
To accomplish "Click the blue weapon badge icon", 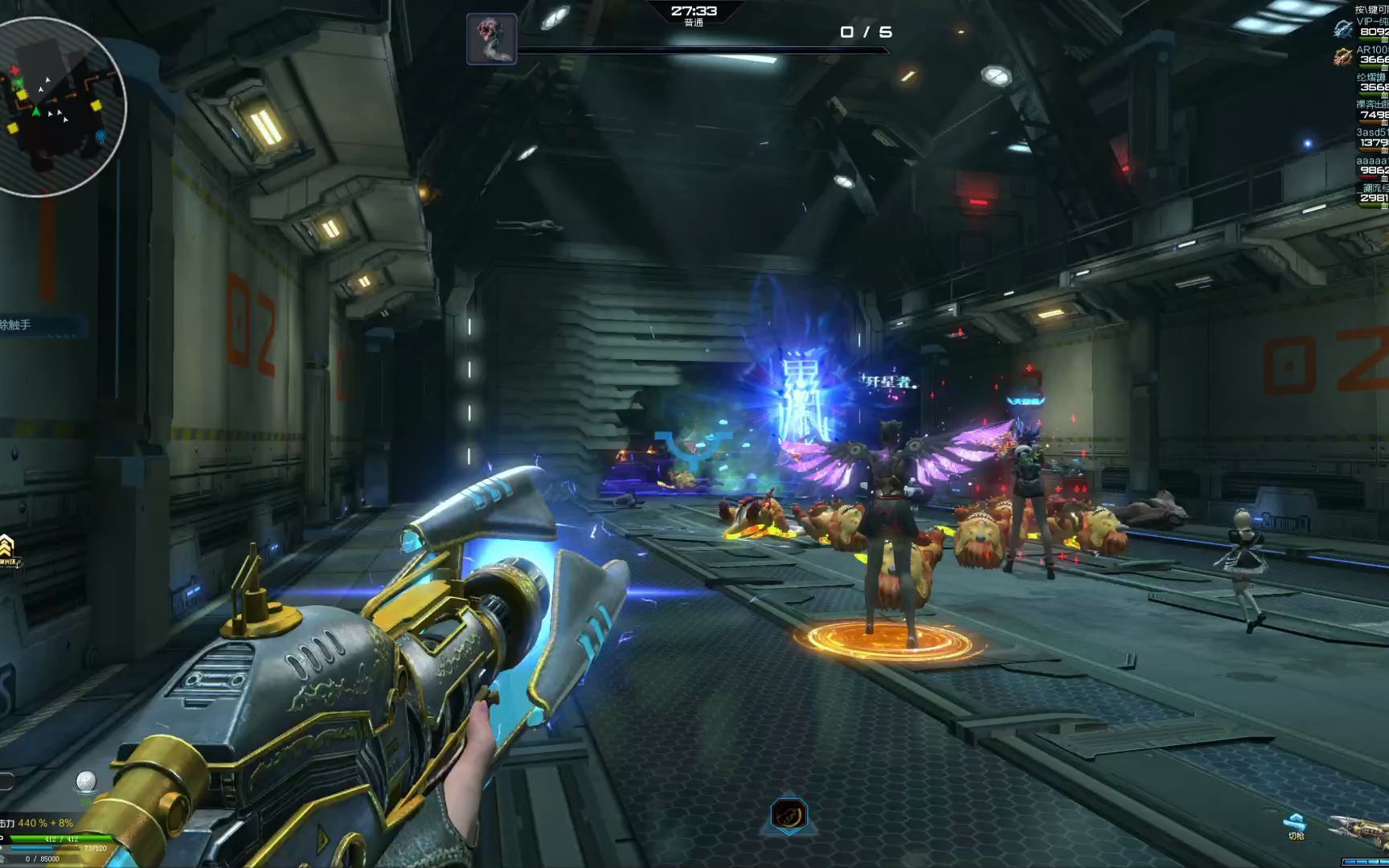I will click(x=1342, y=30).
